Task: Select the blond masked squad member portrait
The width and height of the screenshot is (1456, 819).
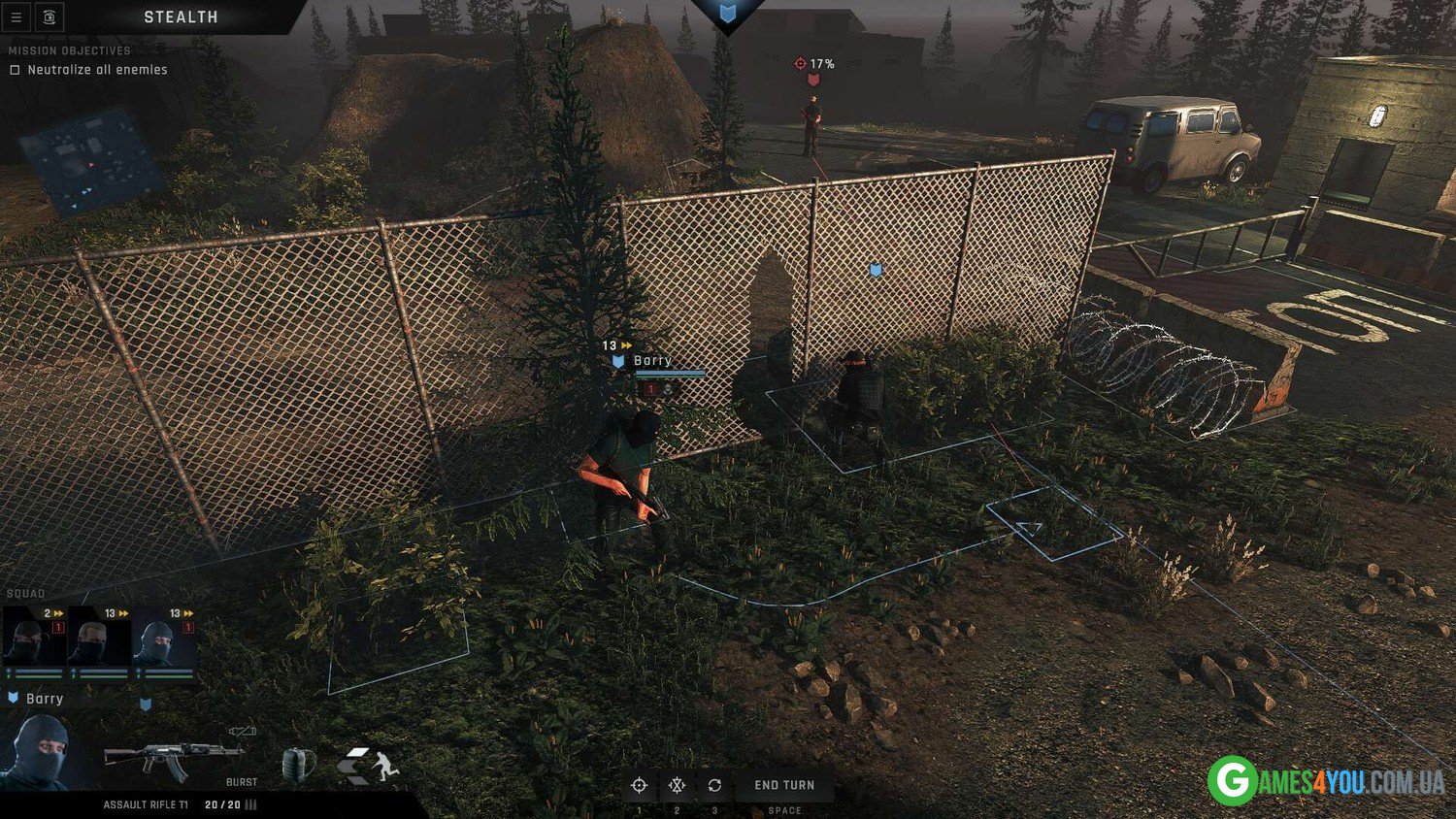Action: 99,640
